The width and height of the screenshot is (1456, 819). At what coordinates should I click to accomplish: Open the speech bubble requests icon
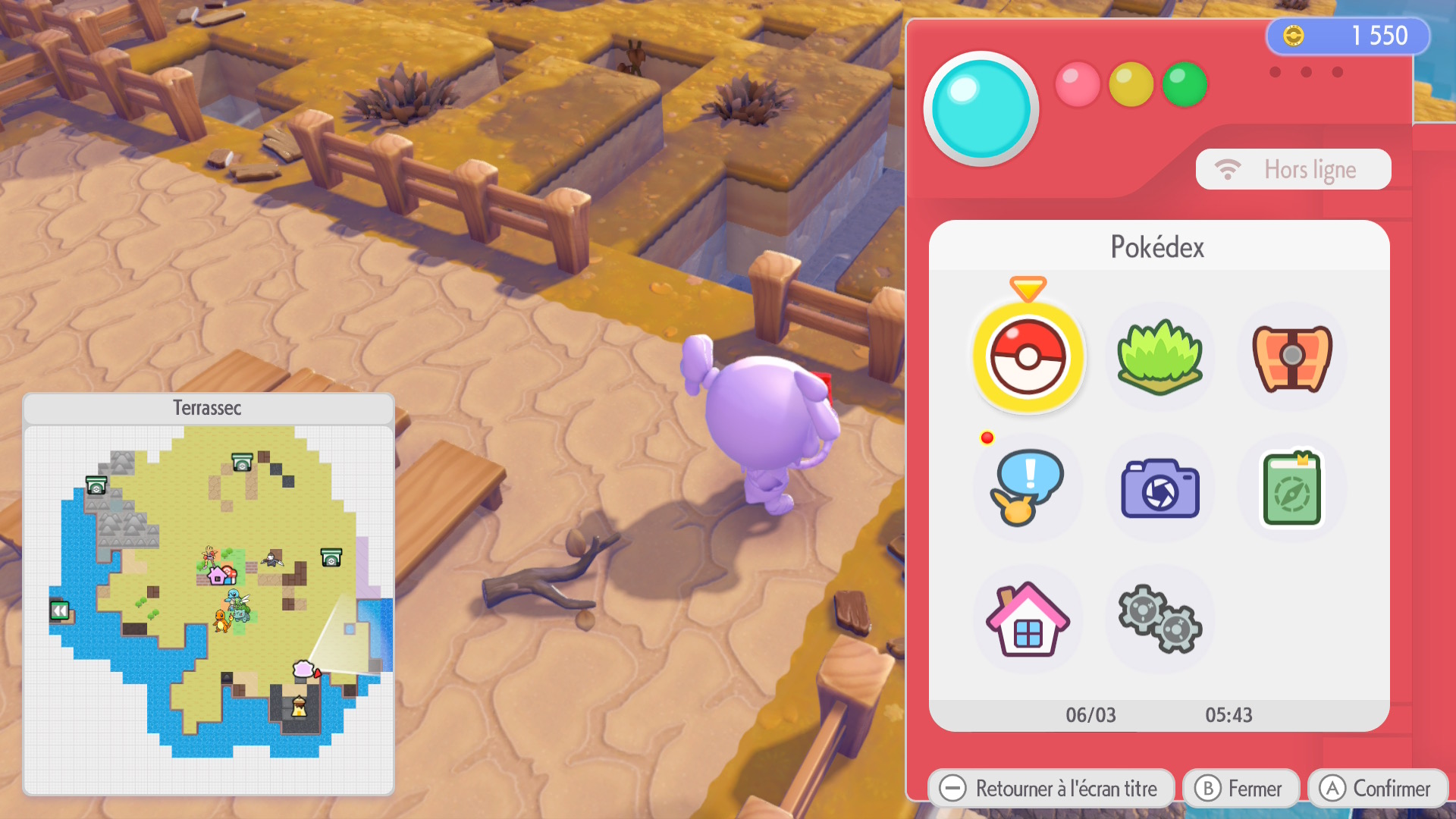coord(1028,488)
